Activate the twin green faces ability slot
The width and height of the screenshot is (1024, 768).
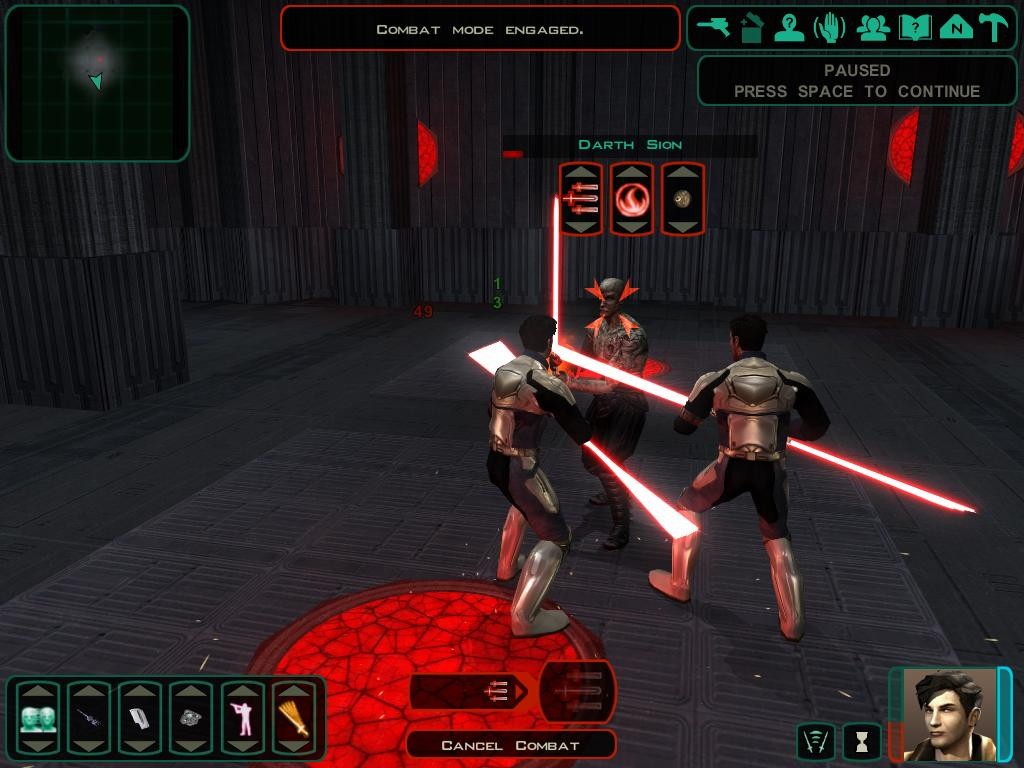[x=38, y=718]
